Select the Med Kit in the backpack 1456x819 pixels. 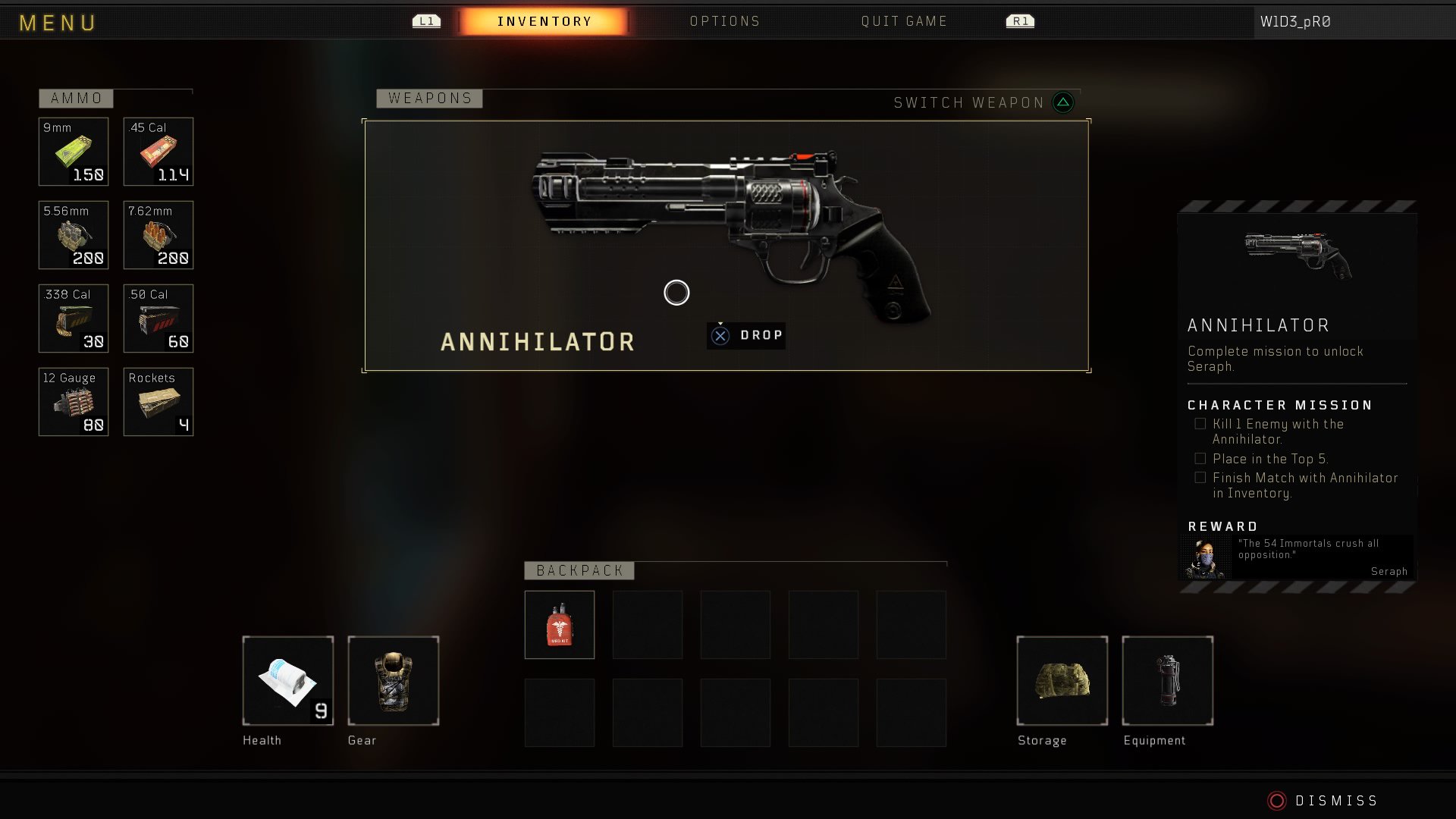pyautogui.click(x=559, y=625)
